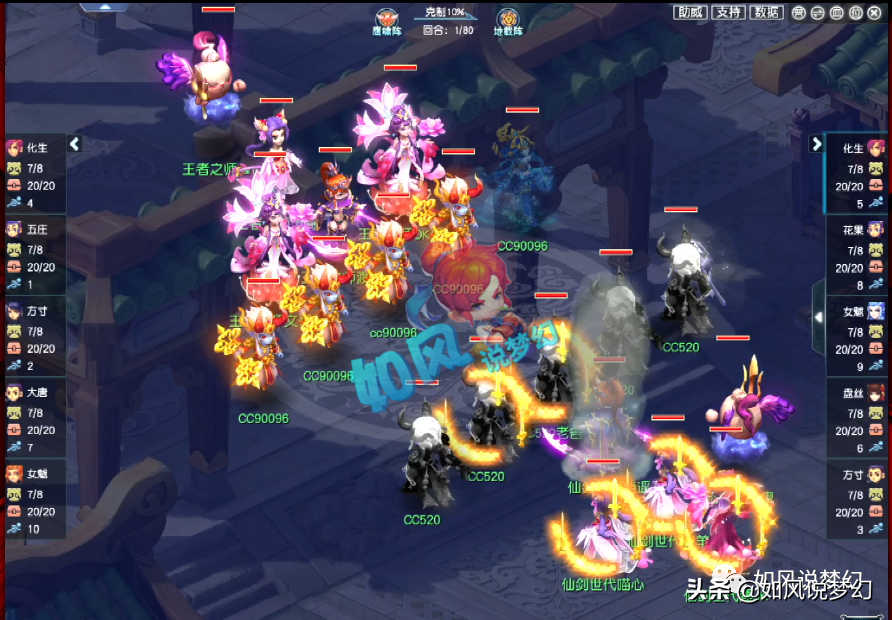Inspect the 鹰啸阵 formation icon
The image size is (892, 620).
tap(387, 18)
